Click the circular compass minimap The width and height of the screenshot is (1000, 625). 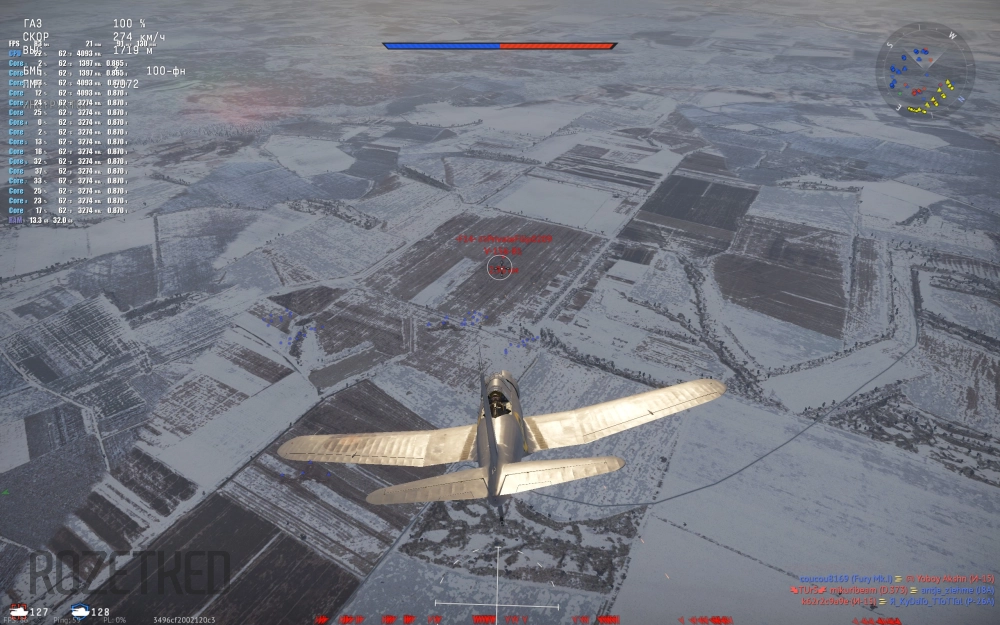[x=924, y=71]
